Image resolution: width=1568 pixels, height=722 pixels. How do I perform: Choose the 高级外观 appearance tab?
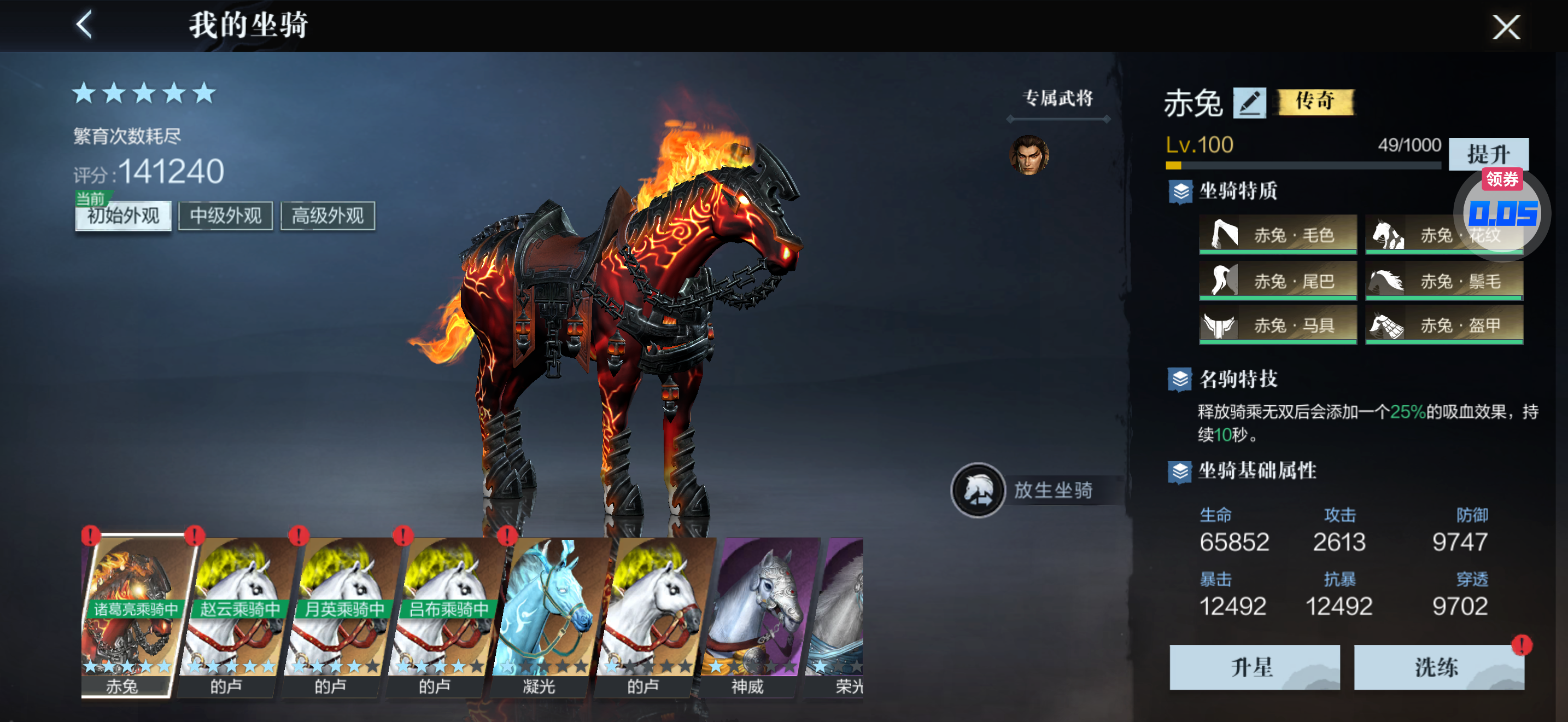click(327, 216)
